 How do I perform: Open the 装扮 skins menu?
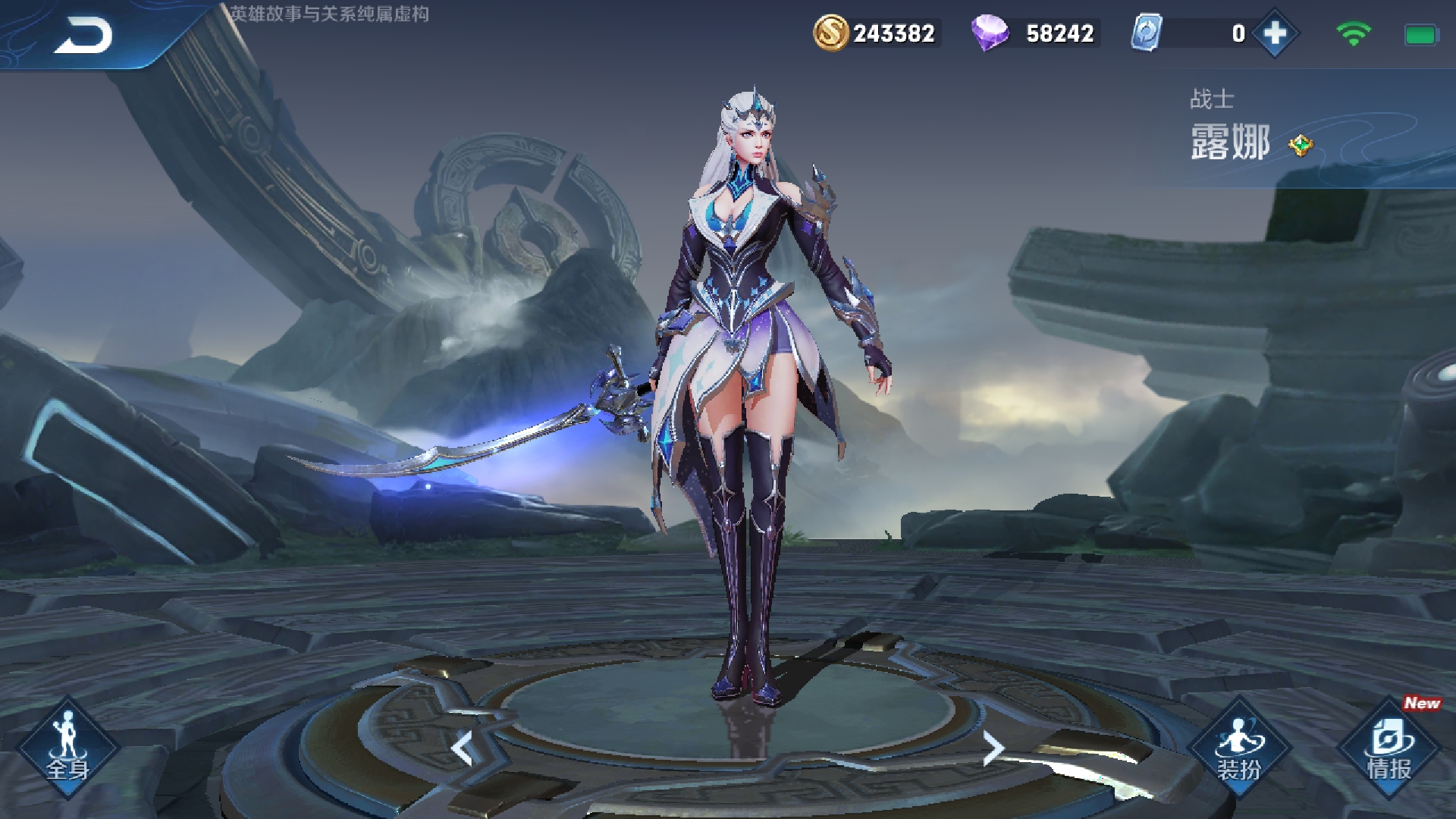click(x=1239, y=748)
